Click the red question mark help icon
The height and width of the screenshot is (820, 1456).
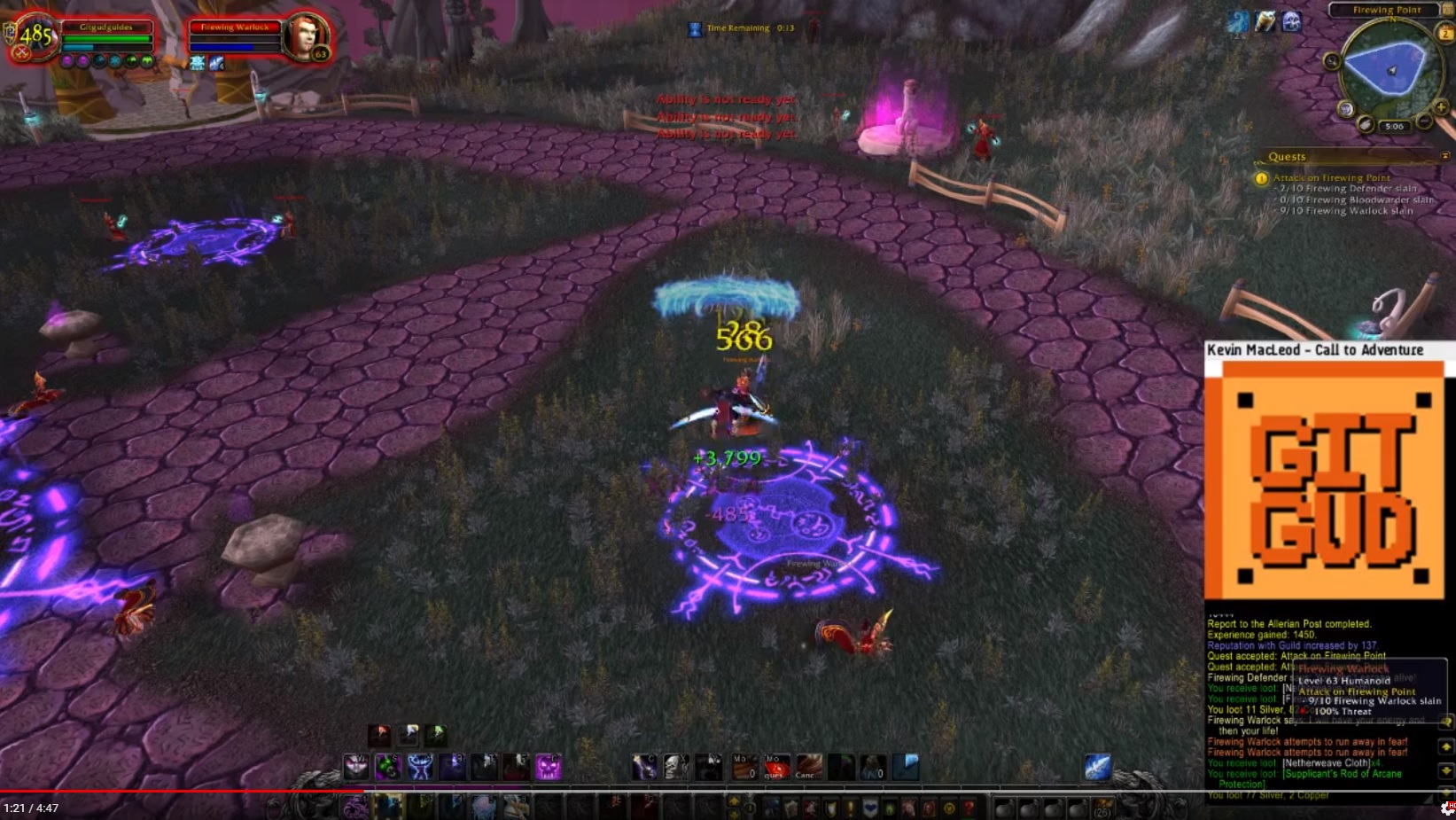pyautogui.click(x=969, y=807)
